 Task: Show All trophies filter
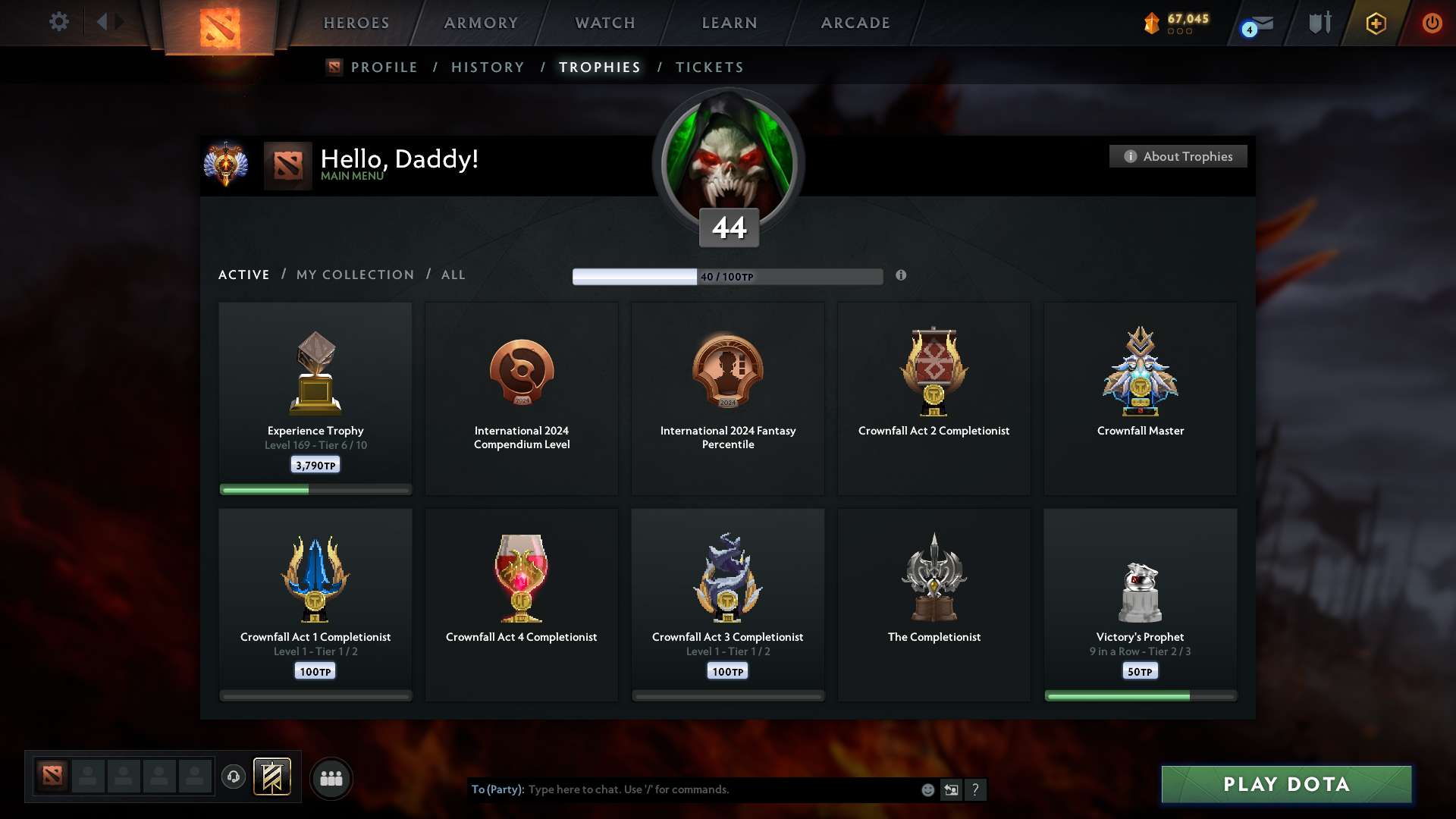click(453, 275)
